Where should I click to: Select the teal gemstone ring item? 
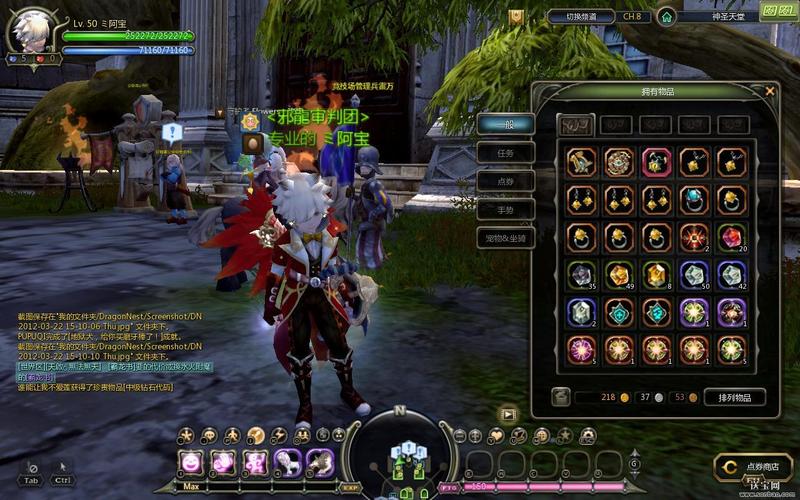click(x=693, y=200)
